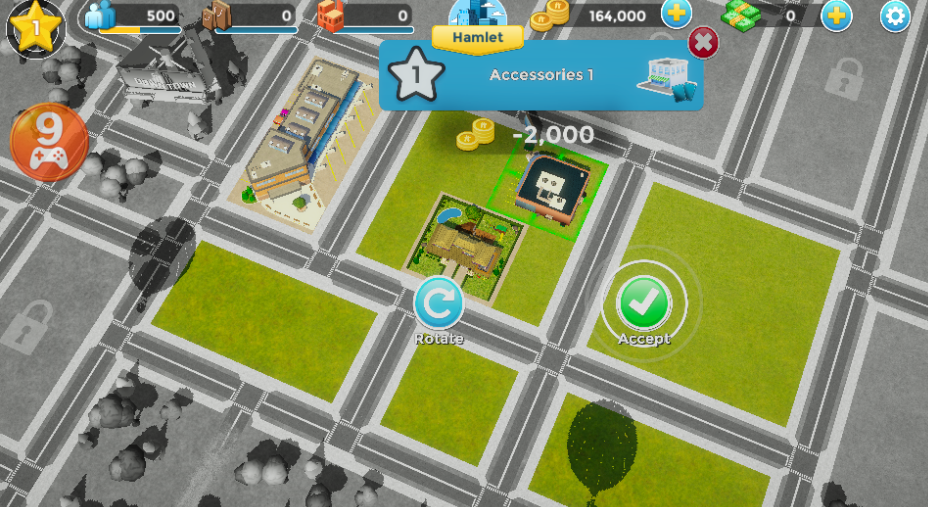928x507 pixels.
Task: Buy green cash with the plus button
Action: coord(836,16)
